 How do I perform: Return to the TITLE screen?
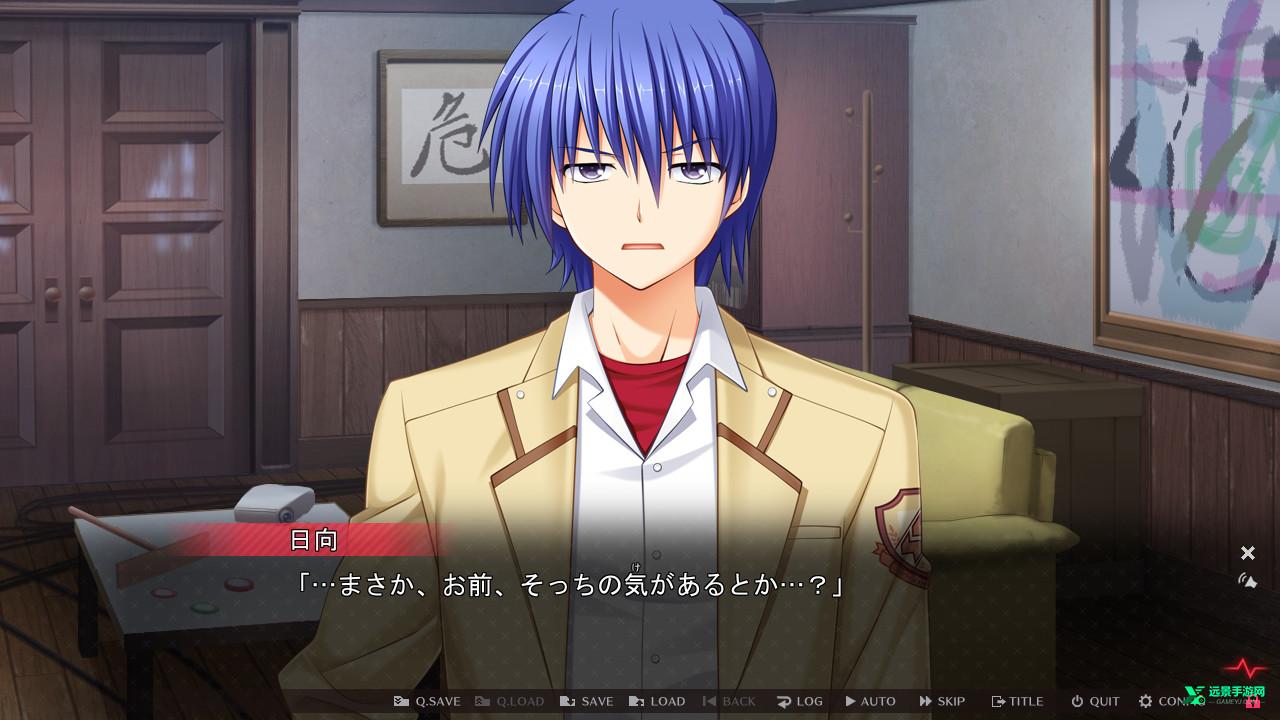[x=1017, y=701]
